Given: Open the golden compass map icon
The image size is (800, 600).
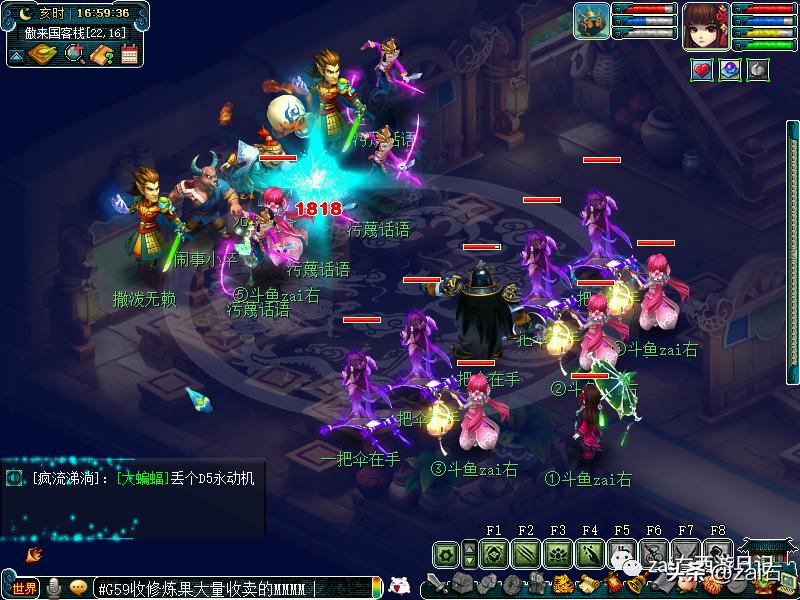Looking at the screenshot, I should point(43,54).
